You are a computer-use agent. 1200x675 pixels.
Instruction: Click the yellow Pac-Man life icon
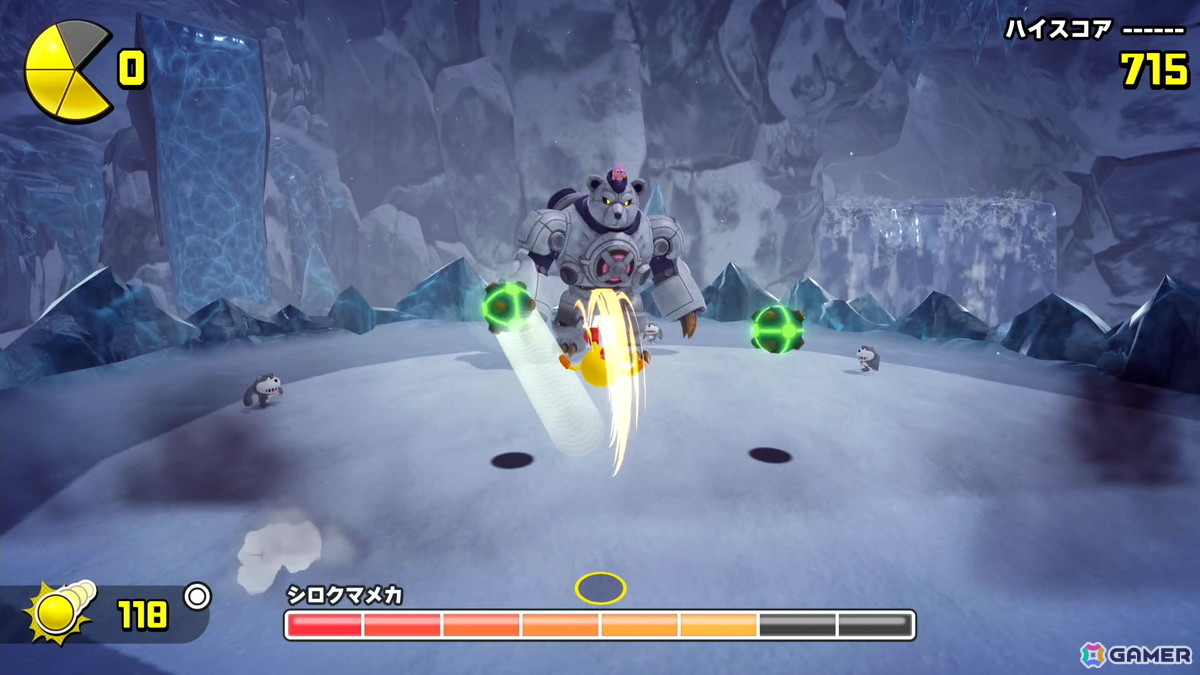pos(67,71)
